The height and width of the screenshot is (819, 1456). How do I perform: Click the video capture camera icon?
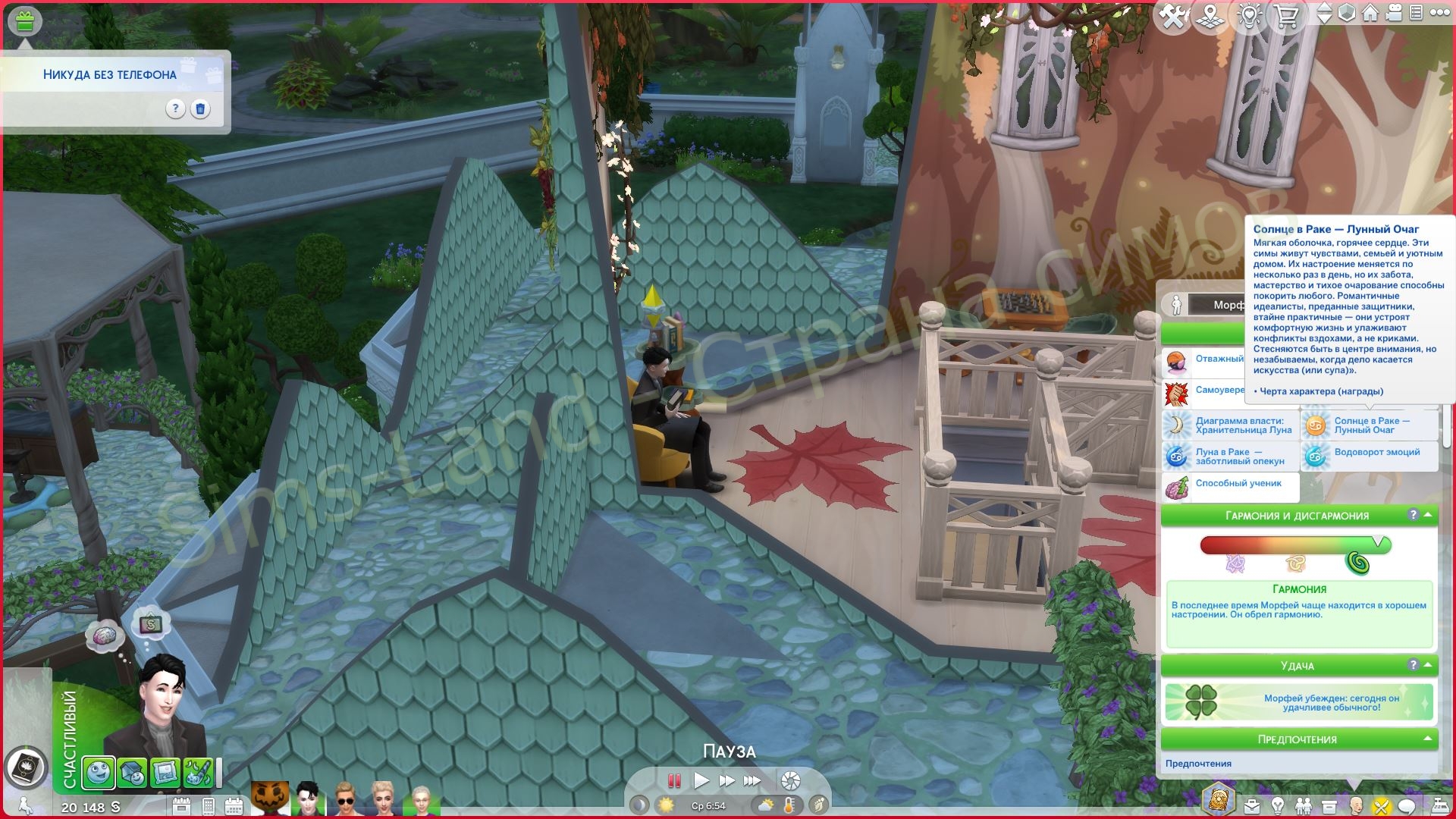pos(1395,13)
